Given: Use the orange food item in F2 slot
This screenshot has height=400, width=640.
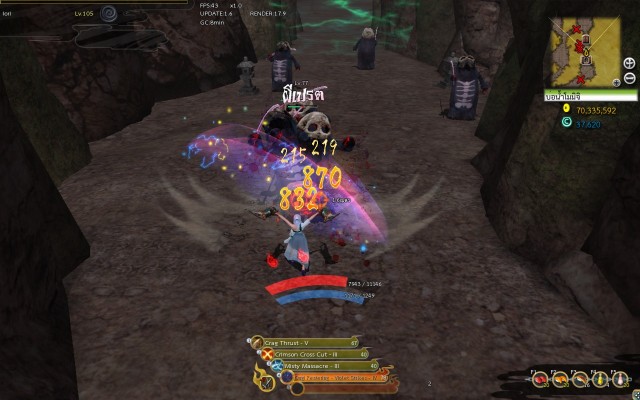Looking at the screenshot, I should click(x=560, y=379).
